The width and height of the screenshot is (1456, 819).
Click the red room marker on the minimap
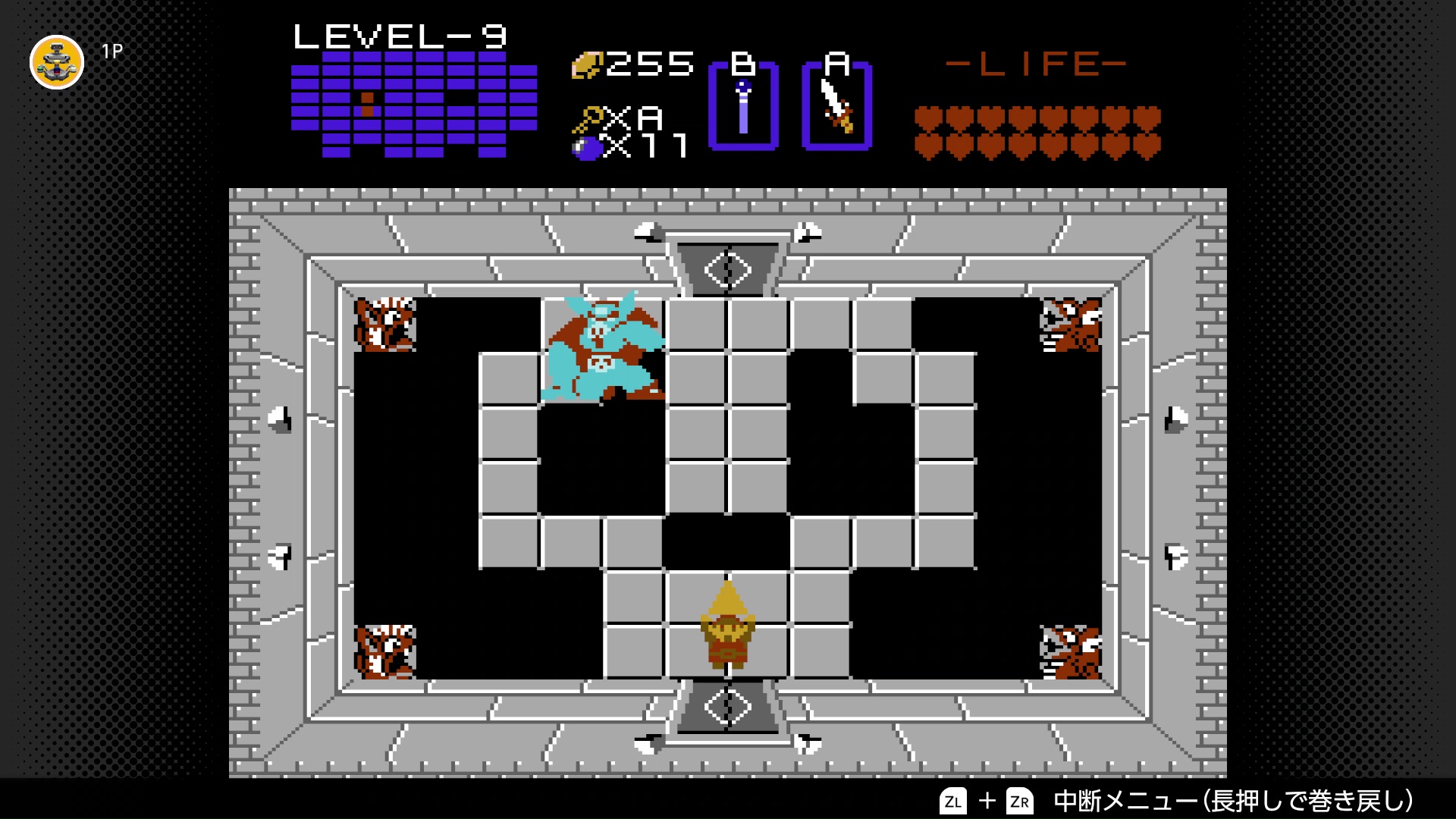pos(368,97)
